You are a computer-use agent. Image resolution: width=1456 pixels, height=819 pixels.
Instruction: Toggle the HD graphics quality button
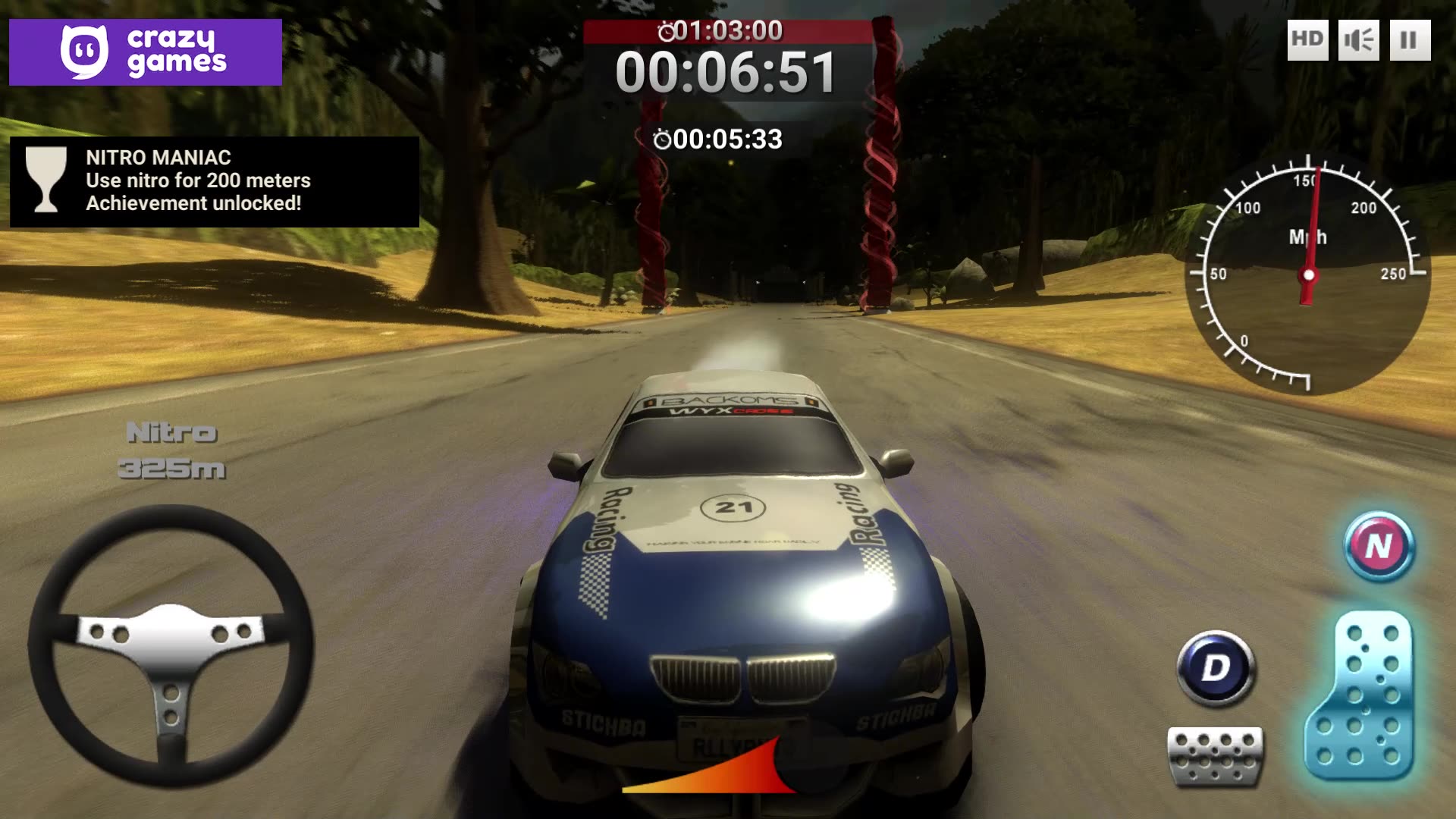[1307, 39]
